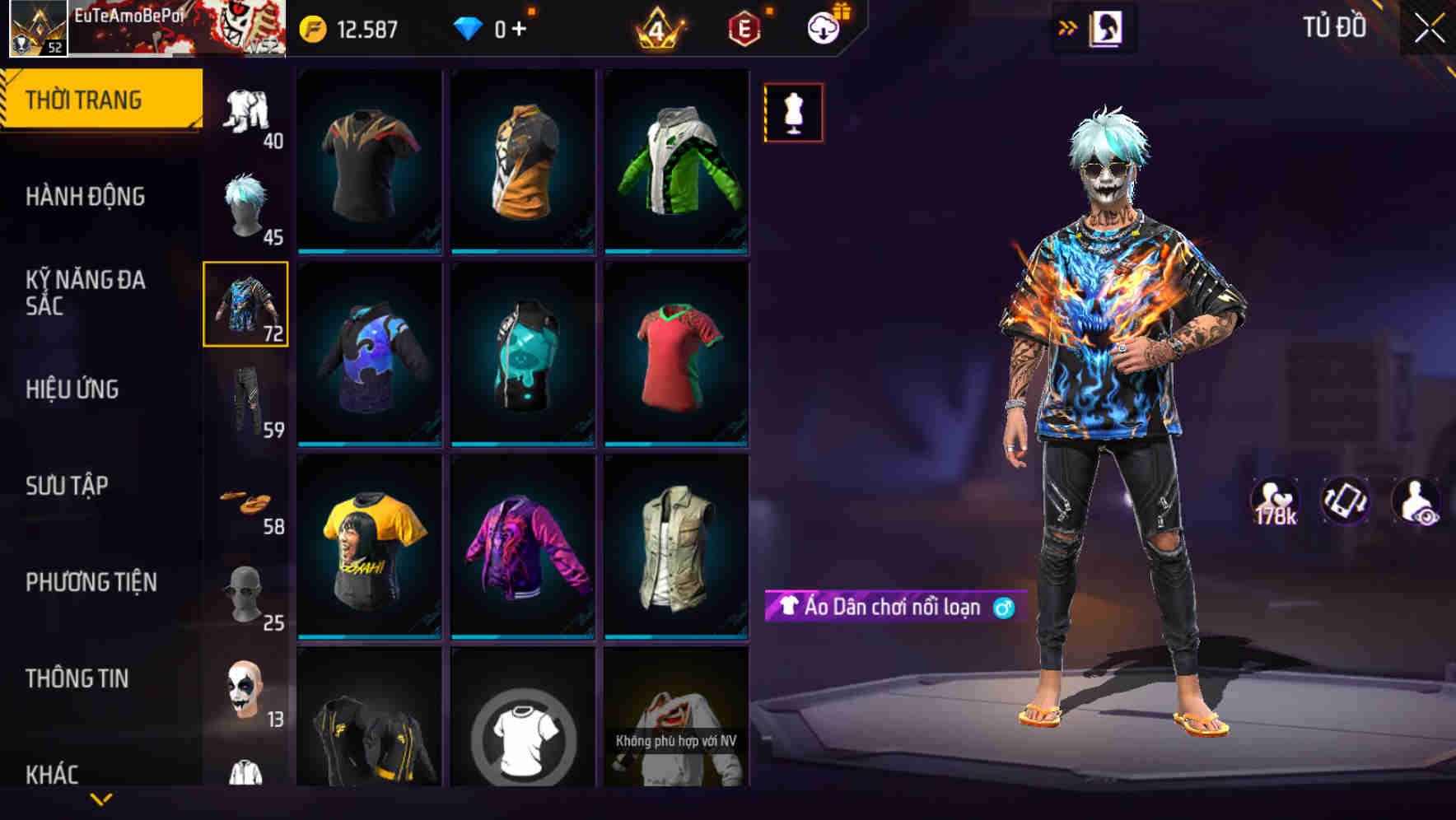Click the Áo Dân chơi nổi loạn item label

click(894, 608)
